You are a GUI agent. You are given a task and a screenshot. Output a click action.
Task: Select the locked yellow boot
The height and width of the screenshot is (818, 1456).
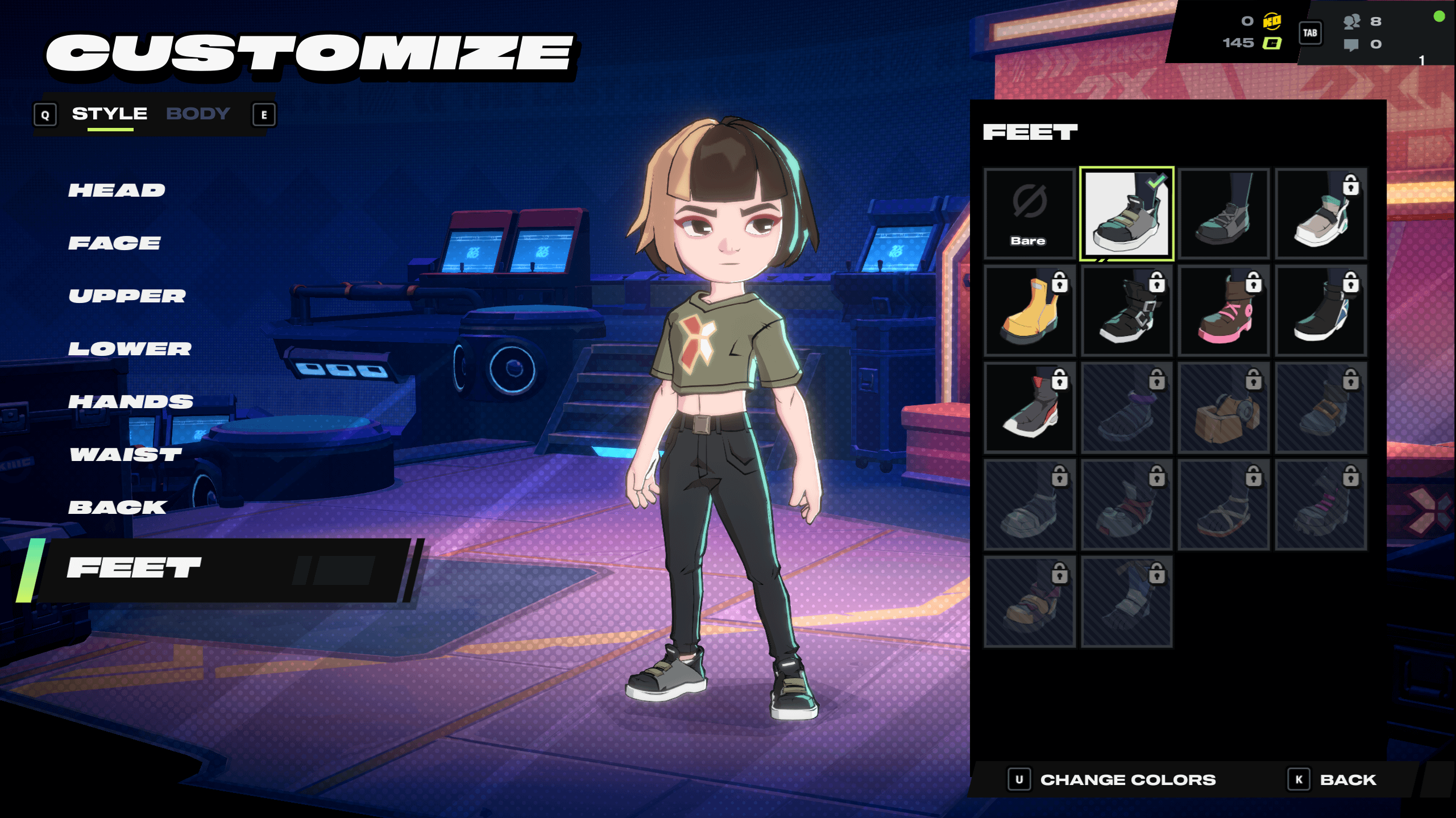[1029, 311]
